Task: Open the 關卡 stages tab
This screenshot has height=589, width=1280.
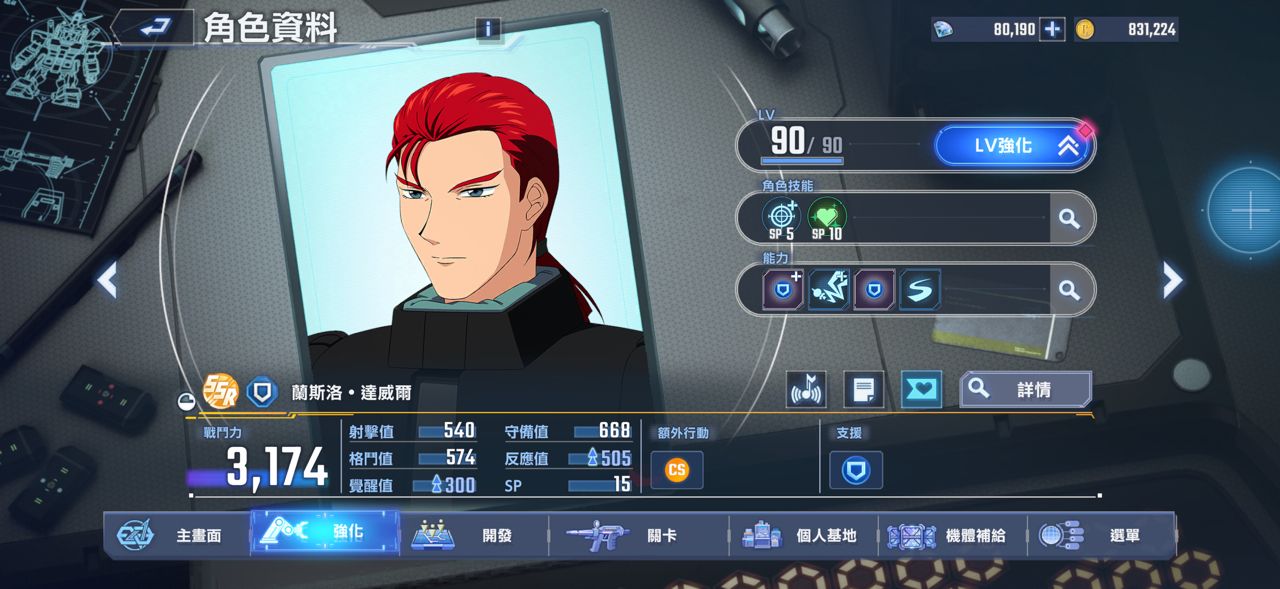Action: (x=637, y=535)
